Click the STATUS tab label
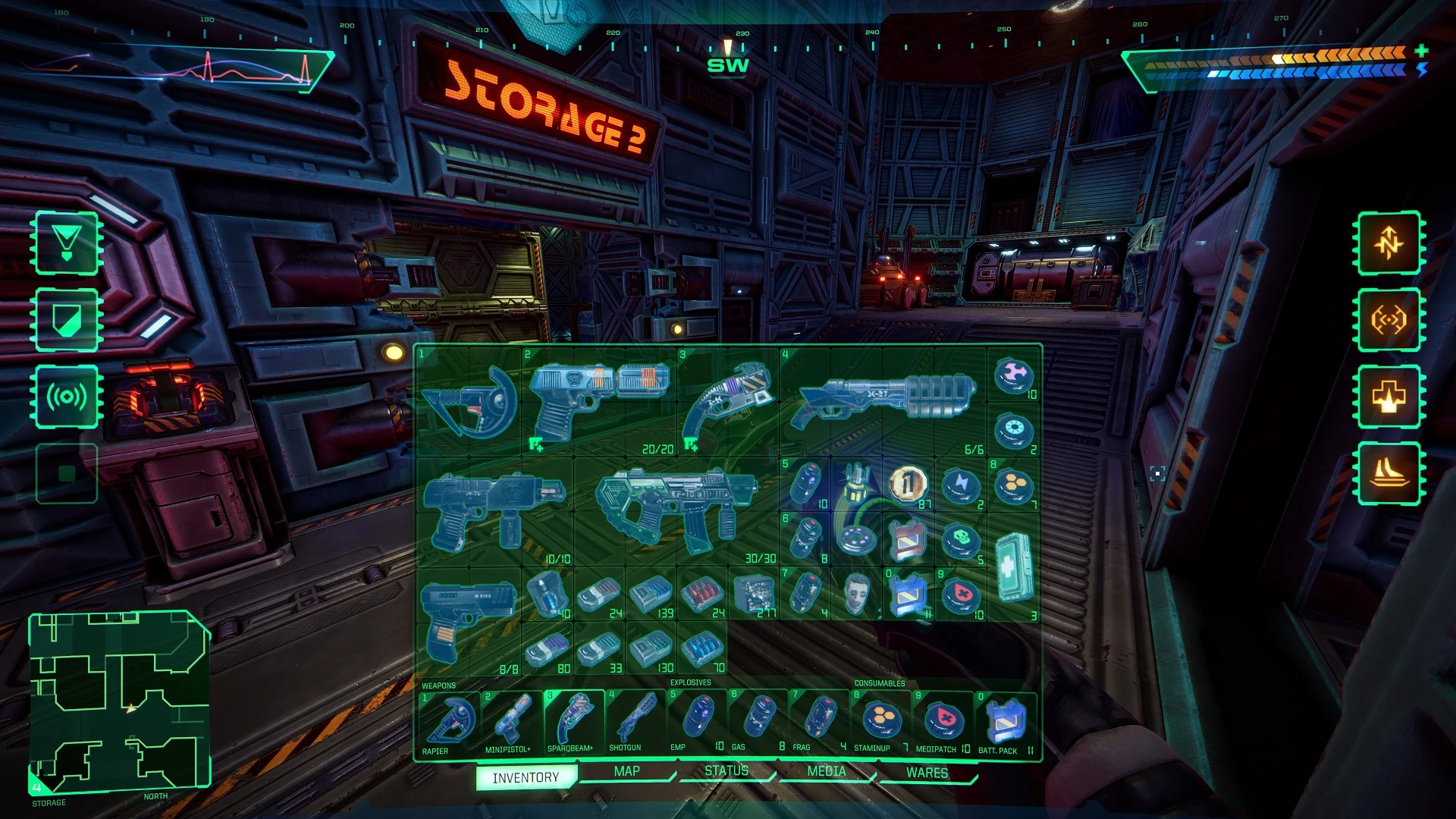This screenshot has width=1456, height=819. point(728,770)
